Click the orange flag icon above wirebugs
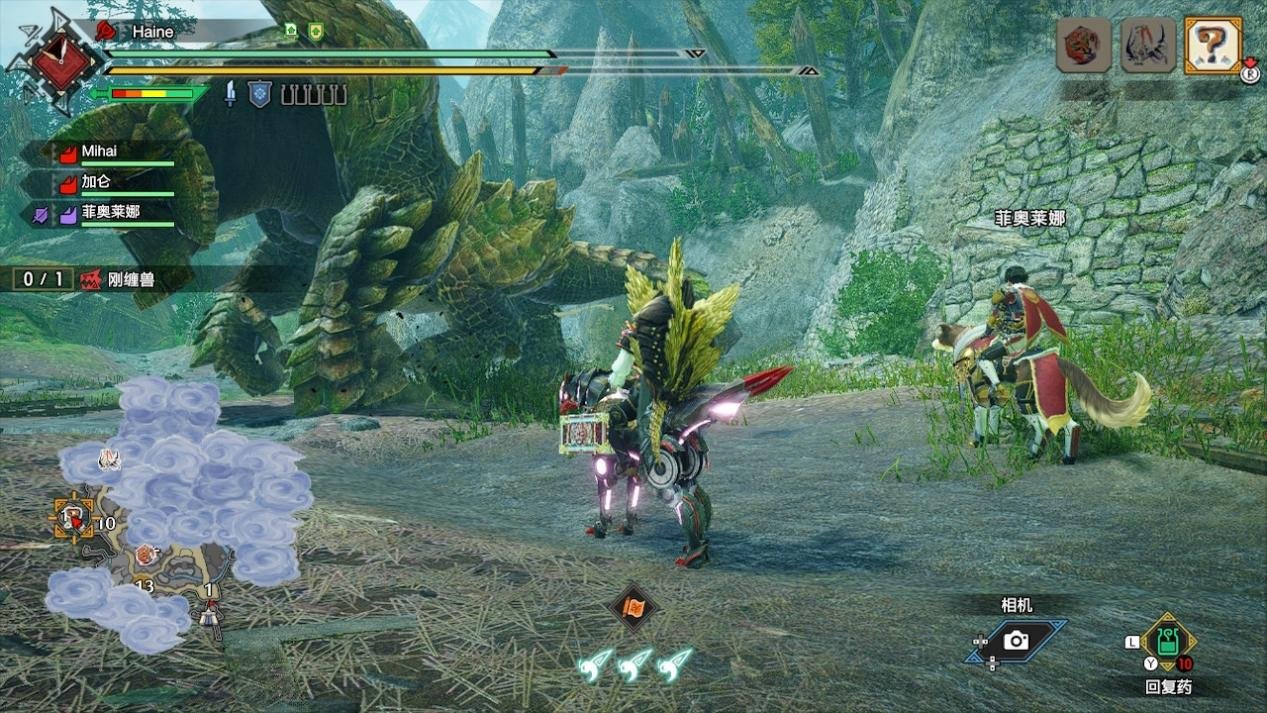The height and width of the screenshot is (713, 1267). click(x=633, y=607)
